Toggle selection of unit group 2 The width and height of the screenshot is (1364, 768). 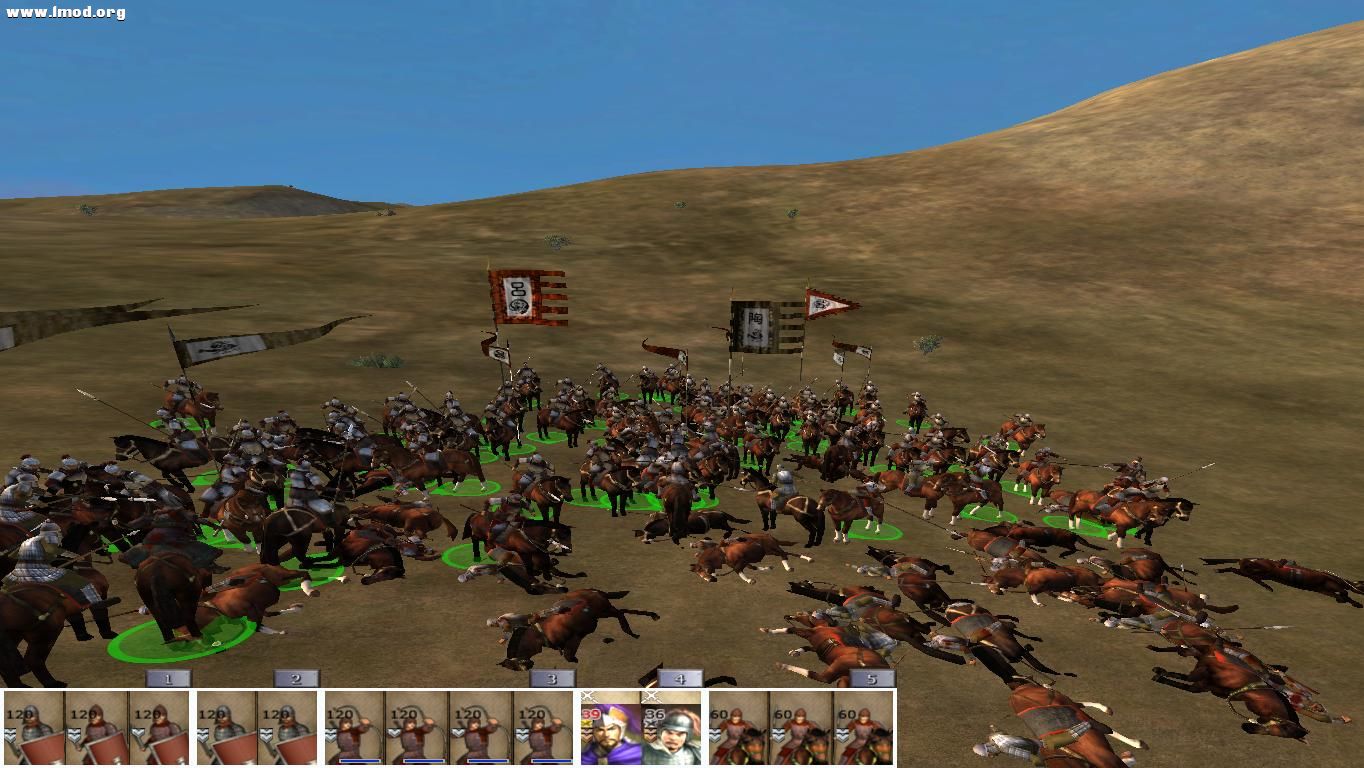point(293,678)
